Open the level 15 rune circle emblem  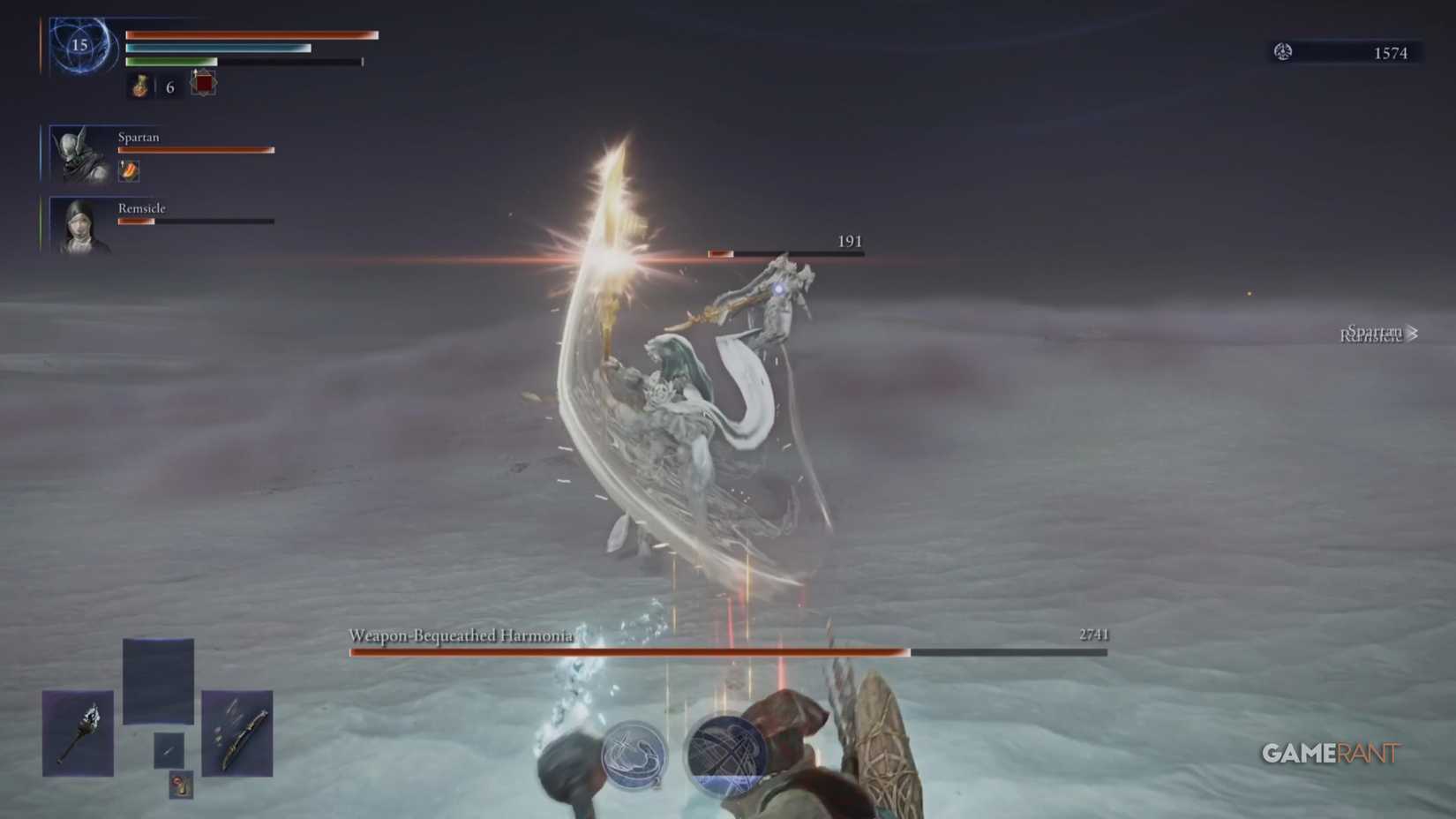tap(83, 47)
